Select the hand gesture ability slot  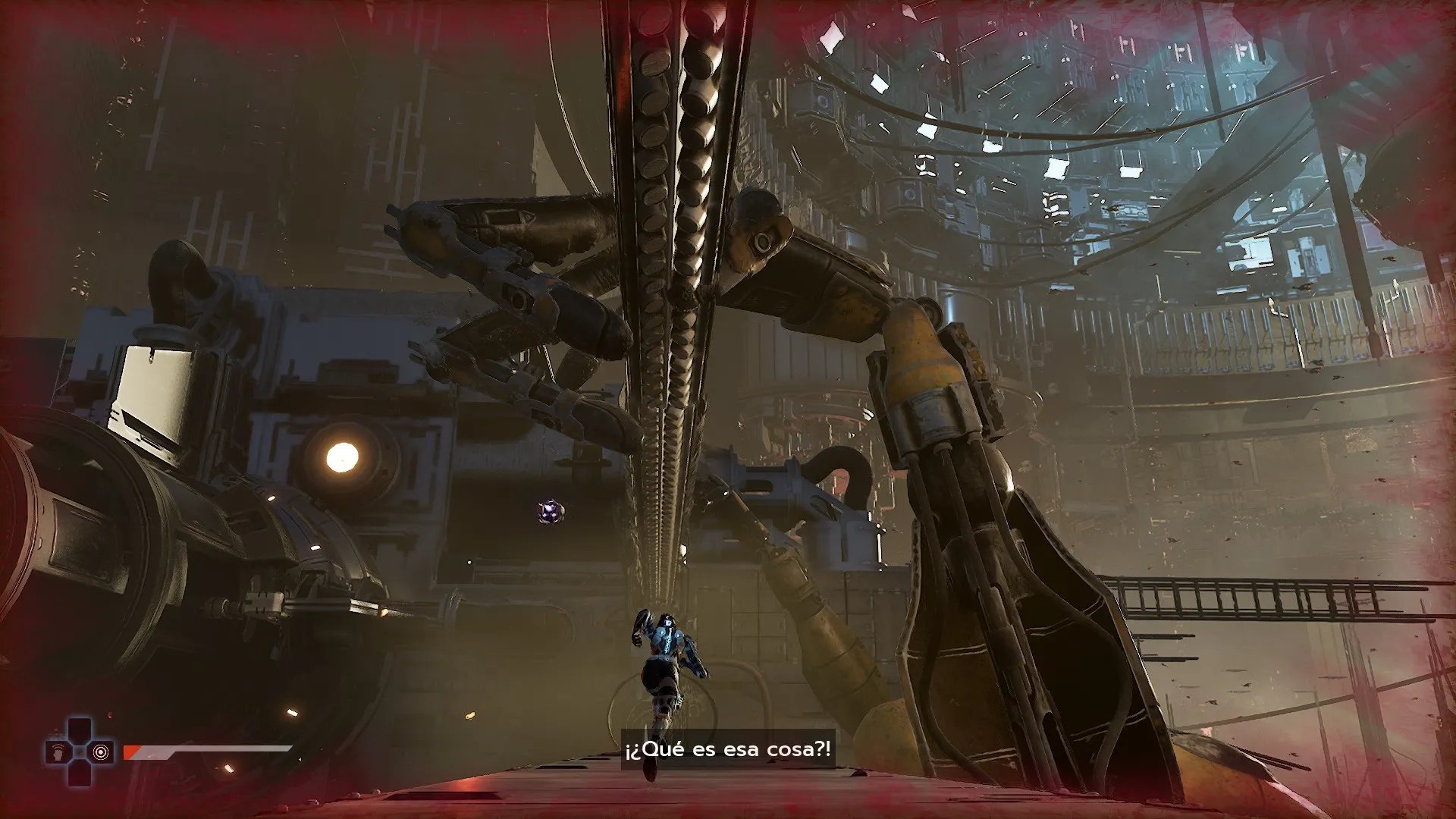coord(59,752)
